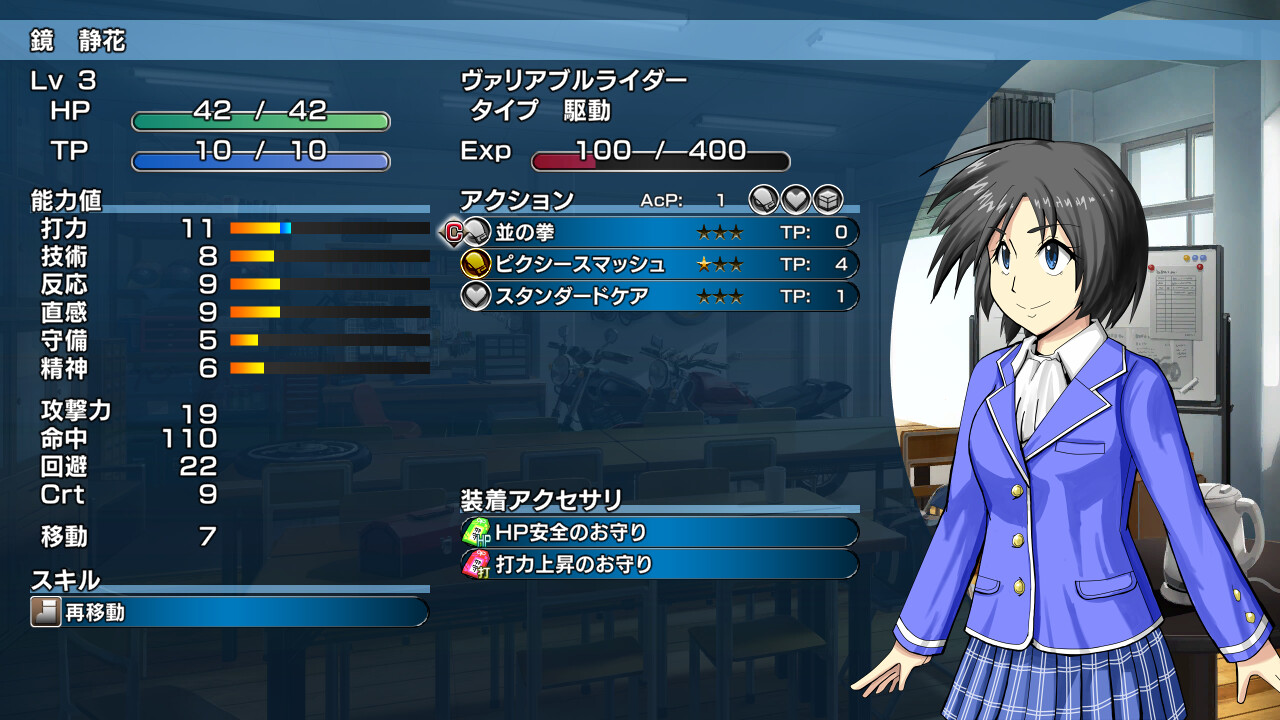This screenshot has height=720, width=1280.
Task: Click the green HP gauge
Action: pos(260,119)
